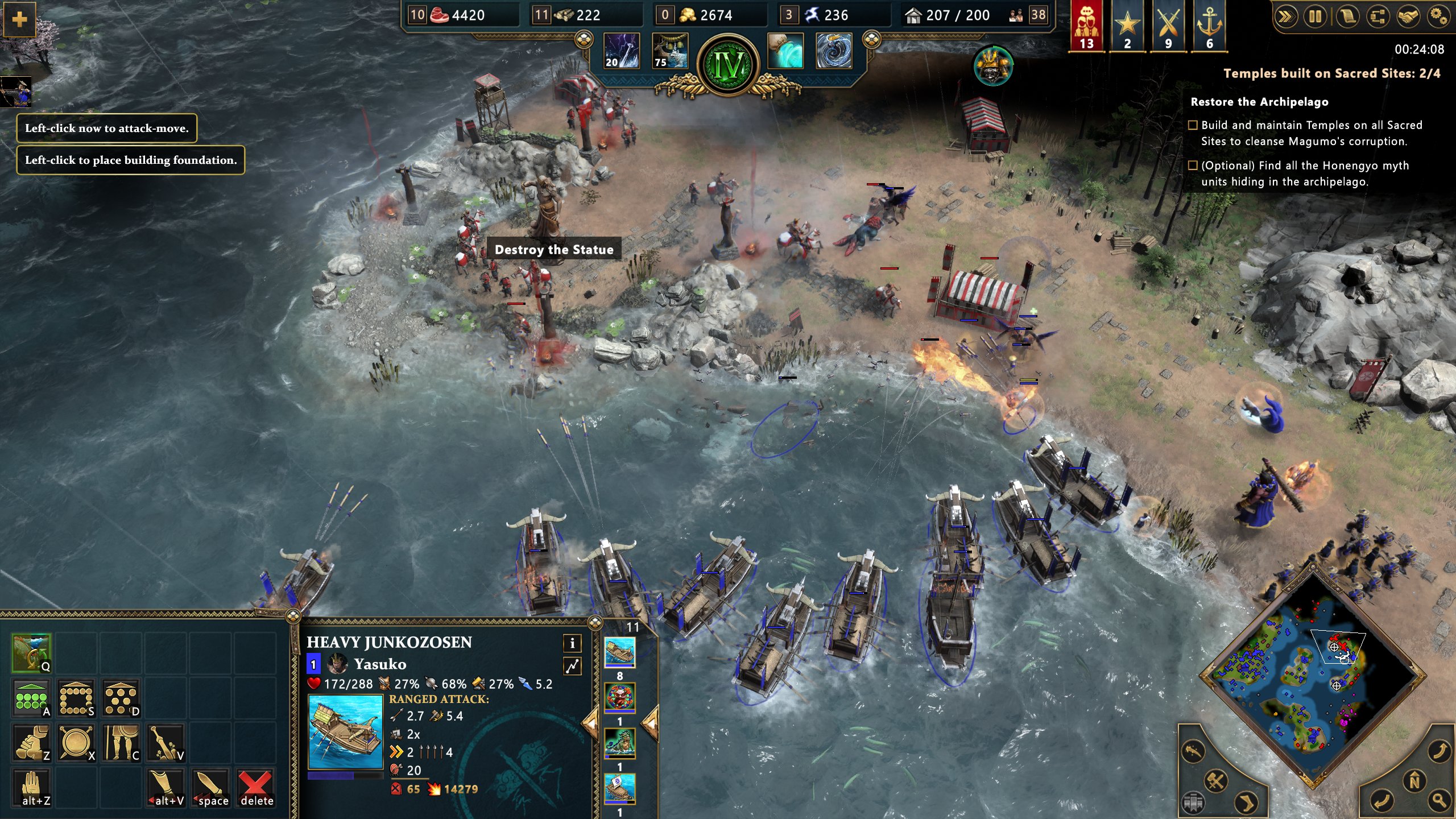Activate the lightning storm god power
Screen dimensions: 1456x819
tap(621, 51)
